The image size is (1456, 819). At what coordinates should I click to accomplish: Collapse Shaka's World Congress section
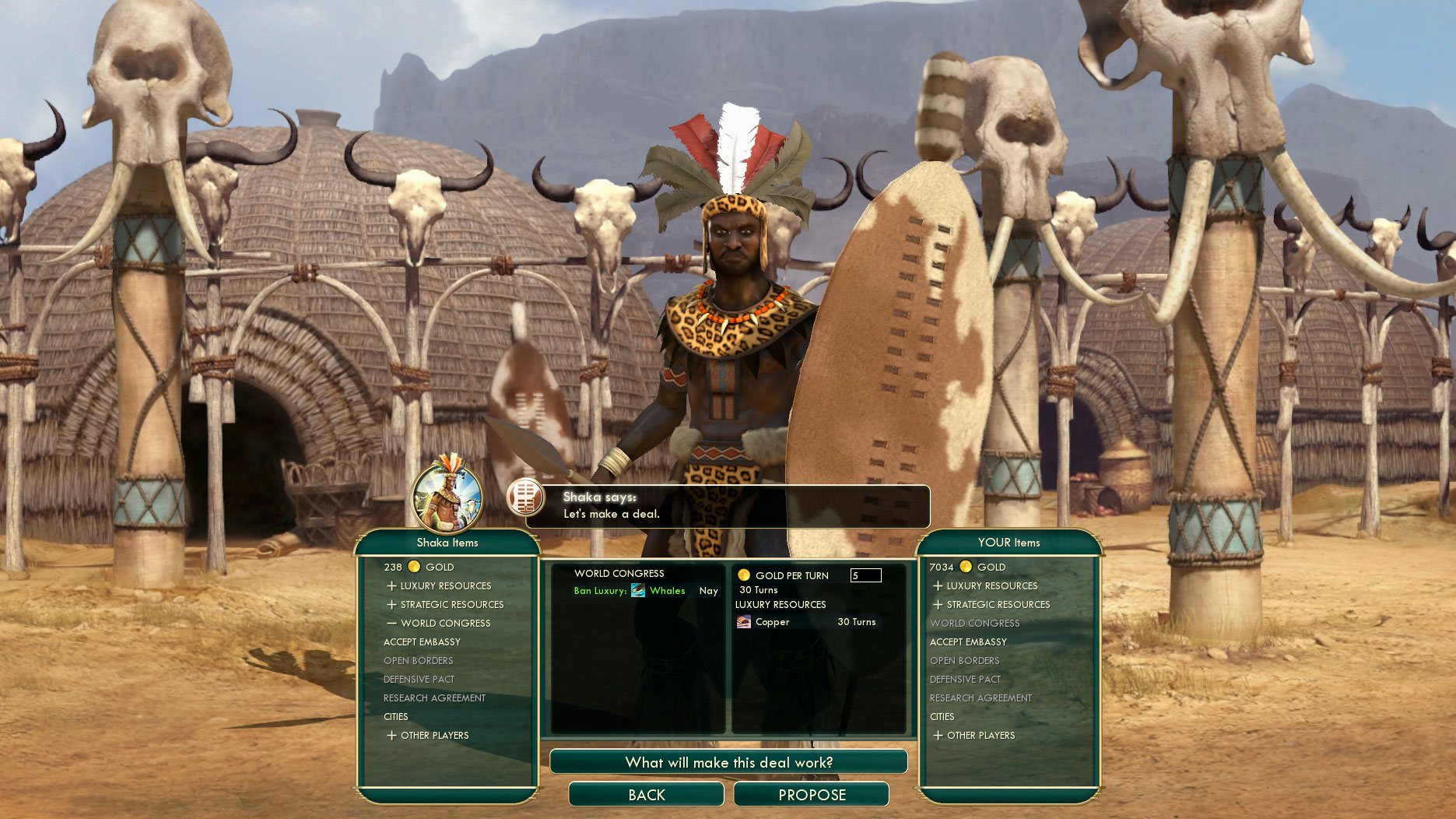click(445, 624)
